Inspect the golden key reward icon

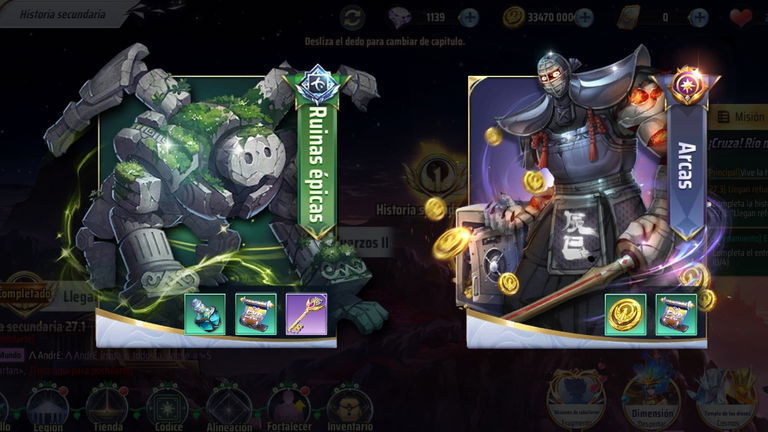pyautogui.click(x=306, y=313)
